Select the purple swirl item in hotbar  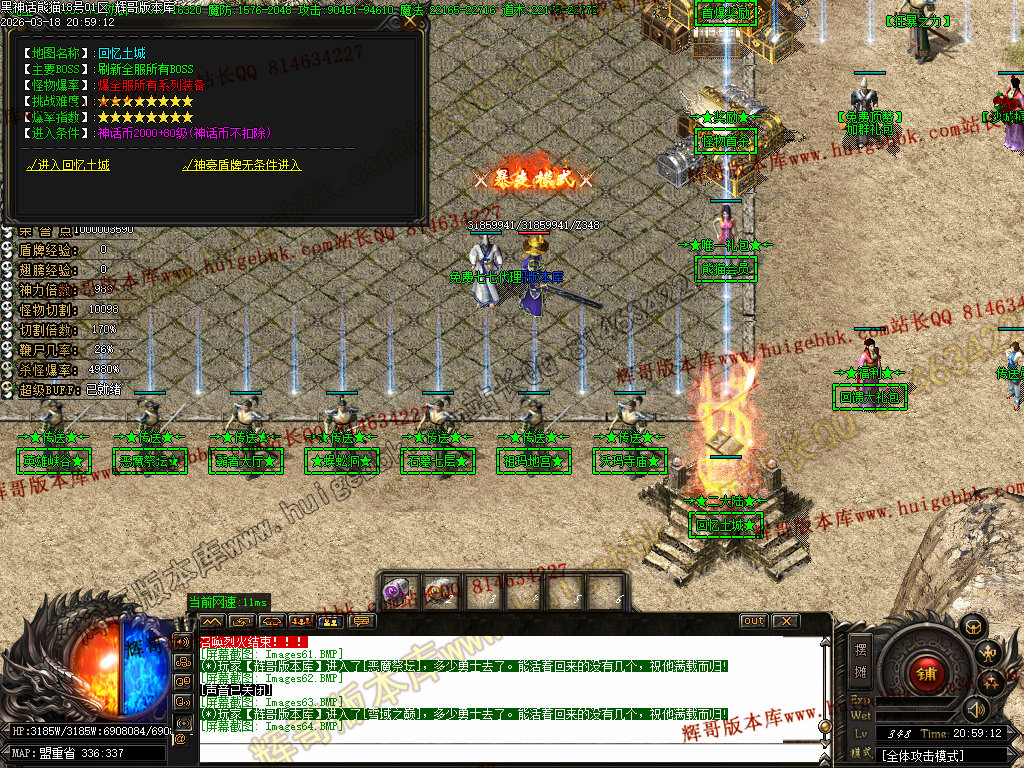point(396,591)
